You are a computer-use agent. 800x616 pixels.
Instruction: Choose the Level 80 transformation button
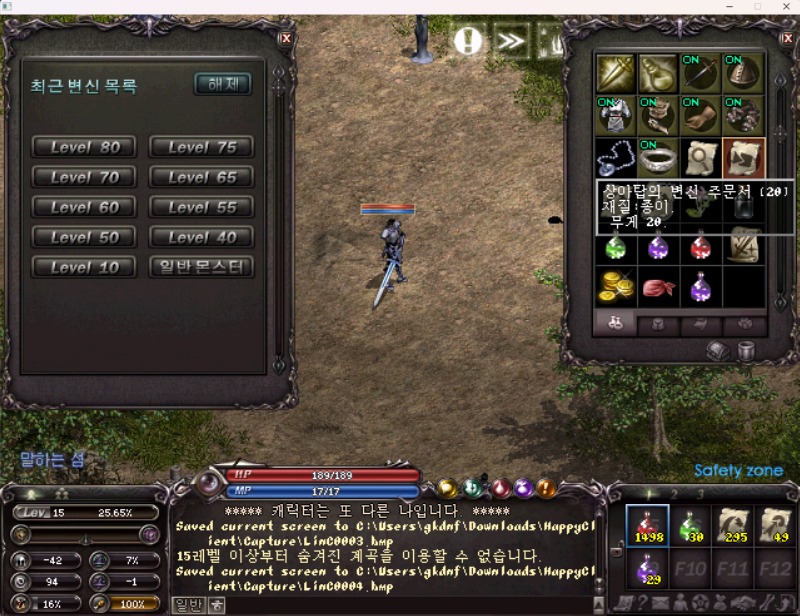pyautogui.click(x=84, y=147)
